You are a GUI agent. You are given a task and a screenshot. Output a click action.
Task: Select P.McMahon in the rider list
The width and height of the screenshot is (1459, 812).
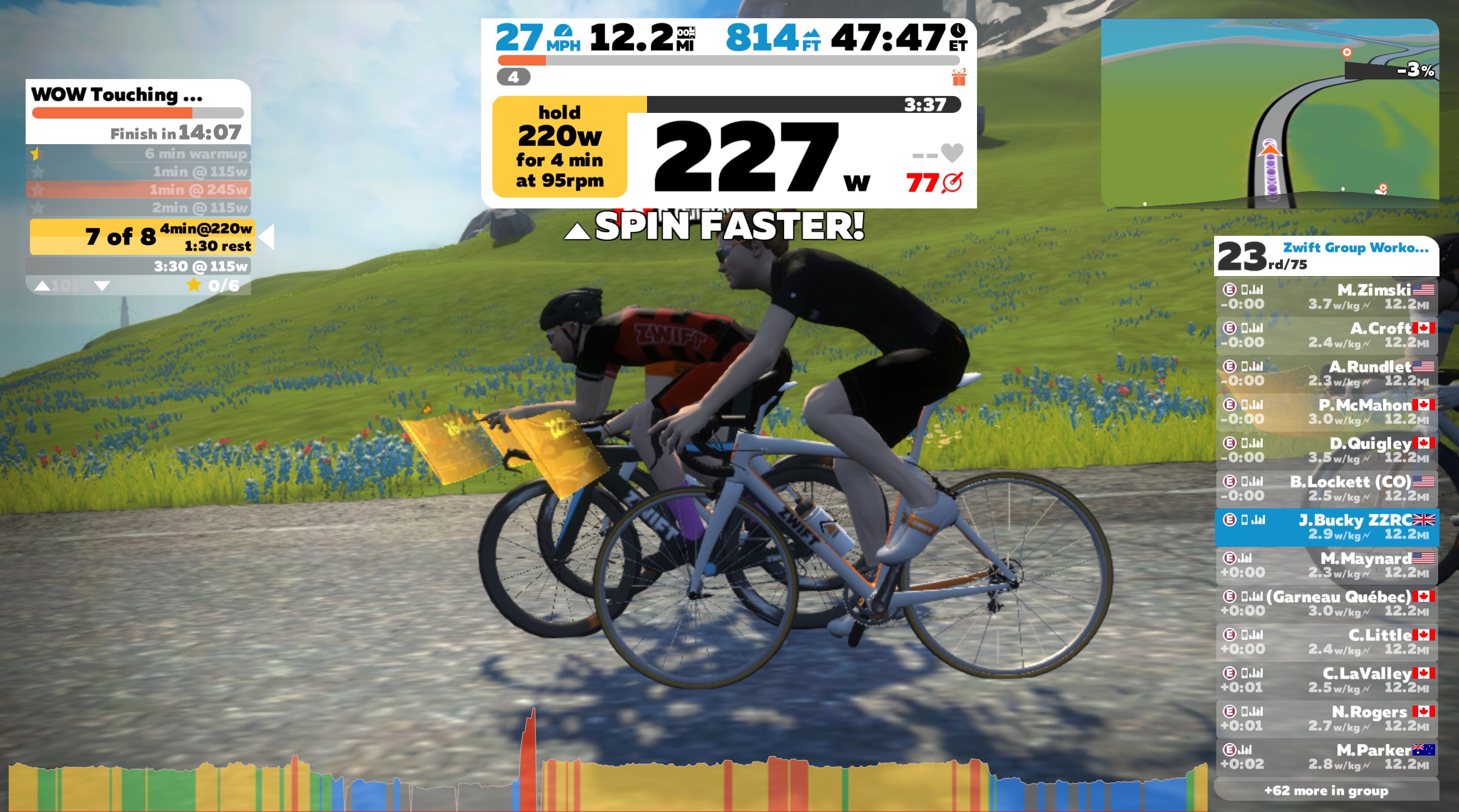pos(1326,412)
